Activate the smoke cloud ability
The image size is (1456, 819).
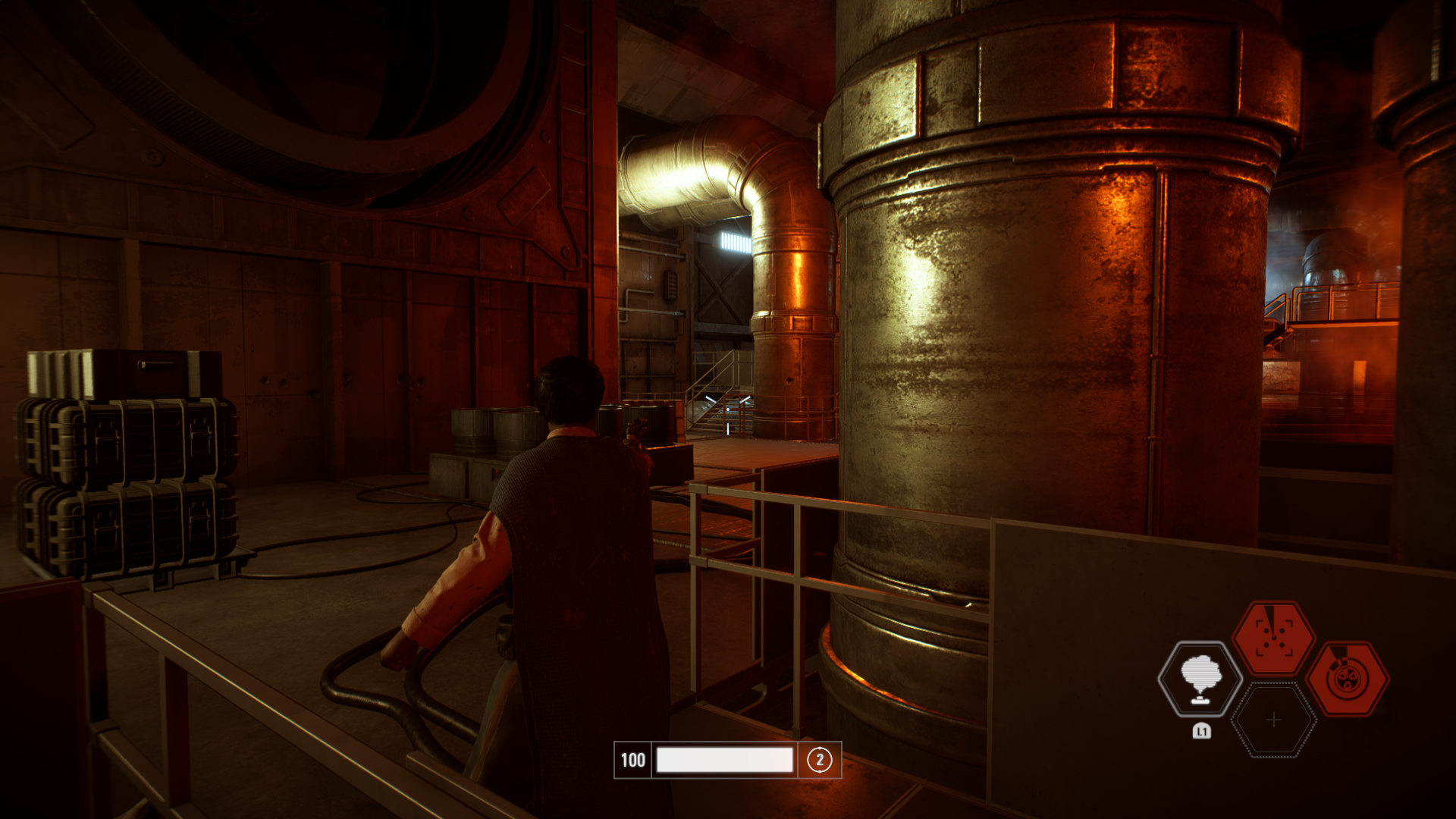(x=1200, y=679)
